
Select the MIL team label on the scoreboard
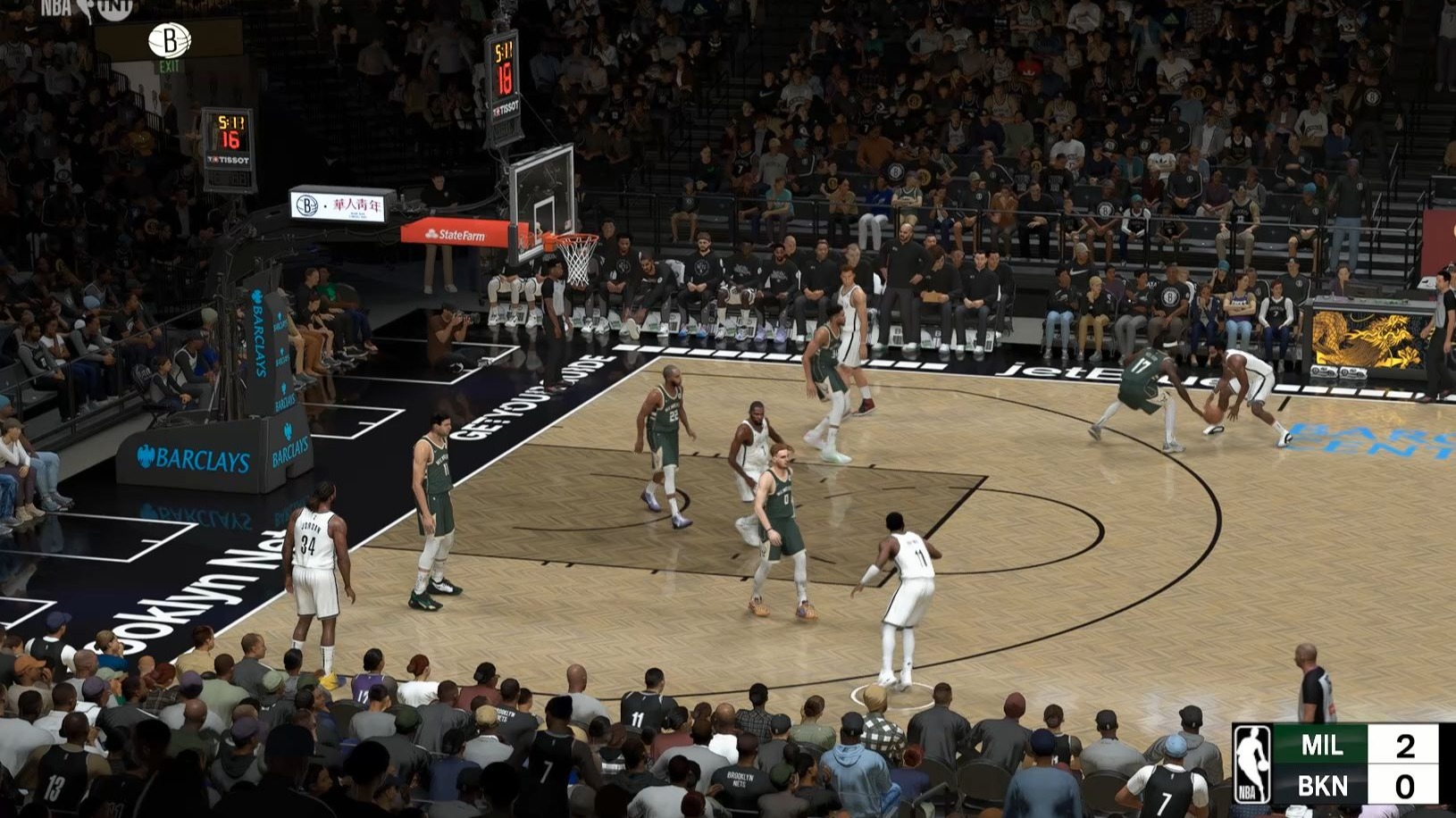click(1324, 744)
